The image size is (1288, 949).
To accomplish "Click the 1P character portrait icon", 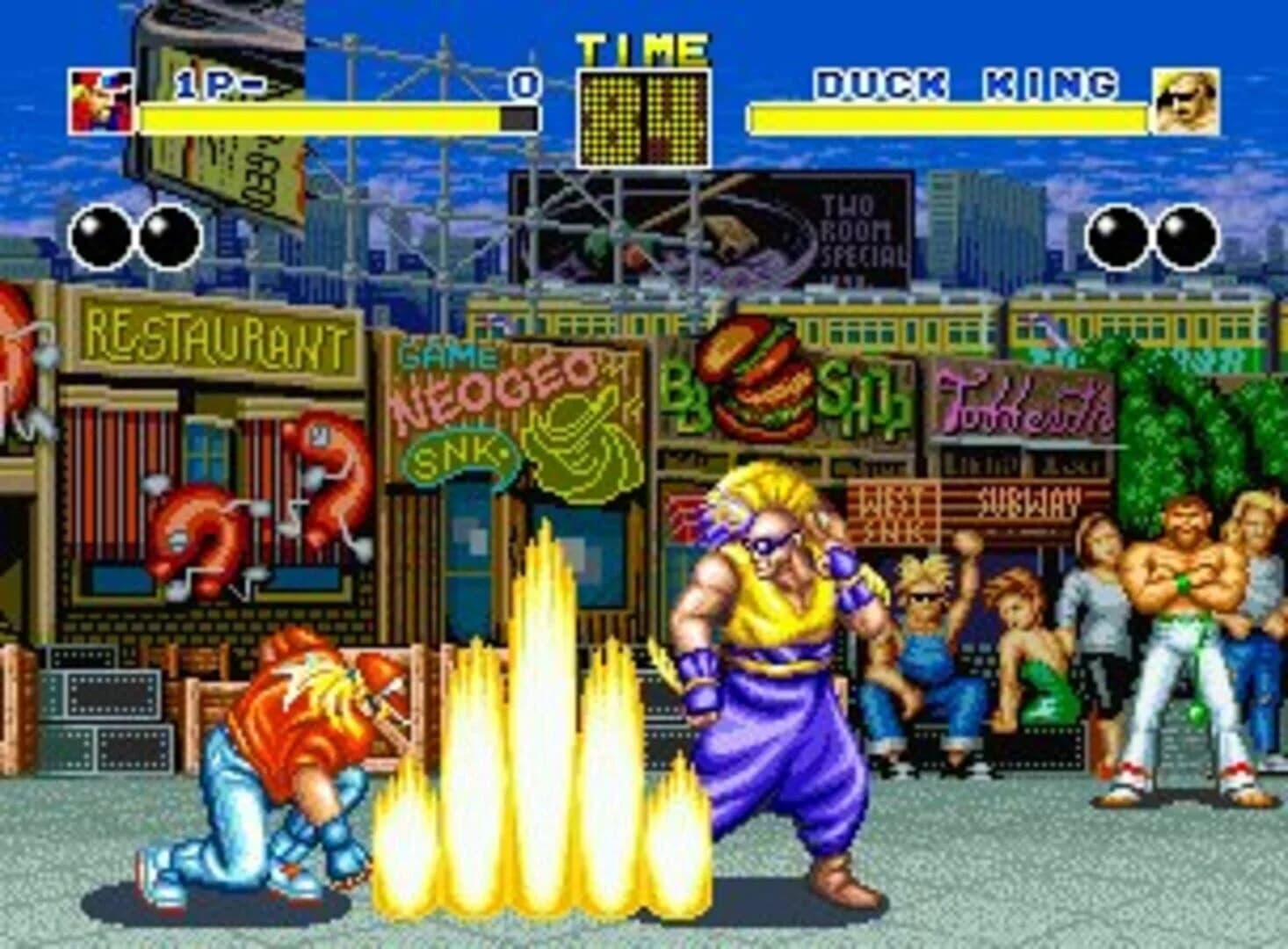I will [x=99, y=99].
